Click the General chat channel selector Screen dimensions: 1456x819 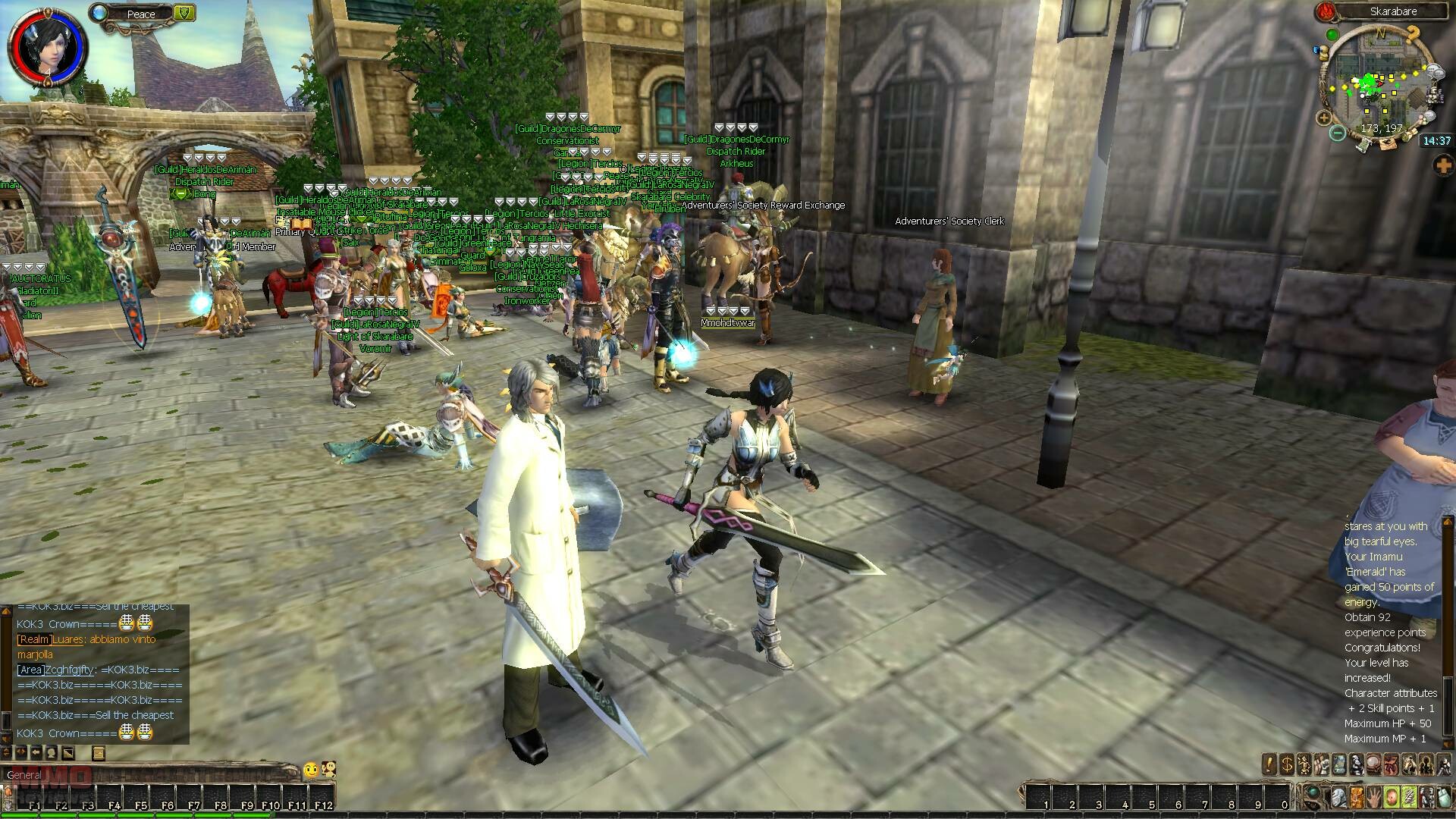coord(24,774)
